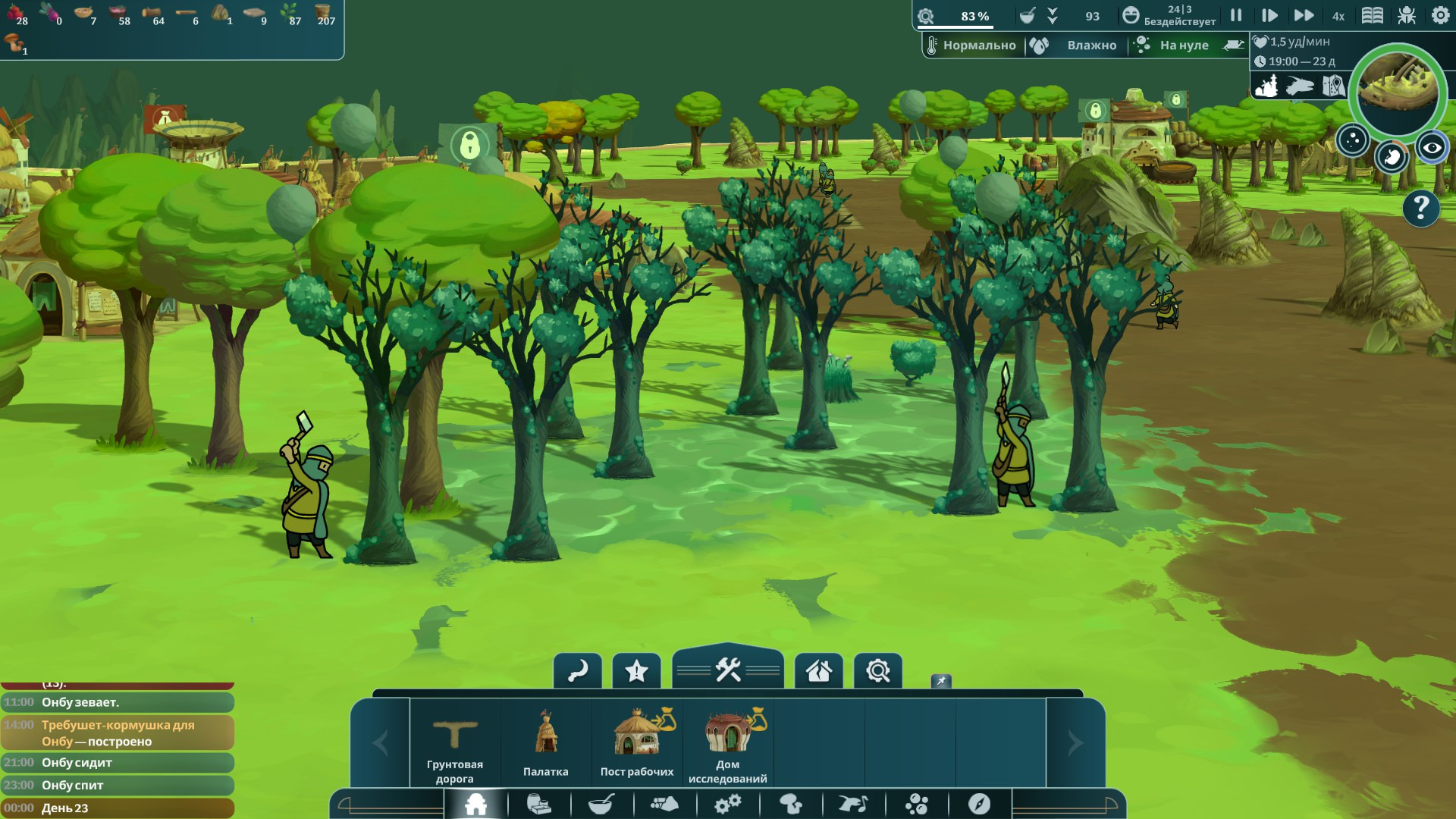Open the mushroom build category

tap(791, 804)
